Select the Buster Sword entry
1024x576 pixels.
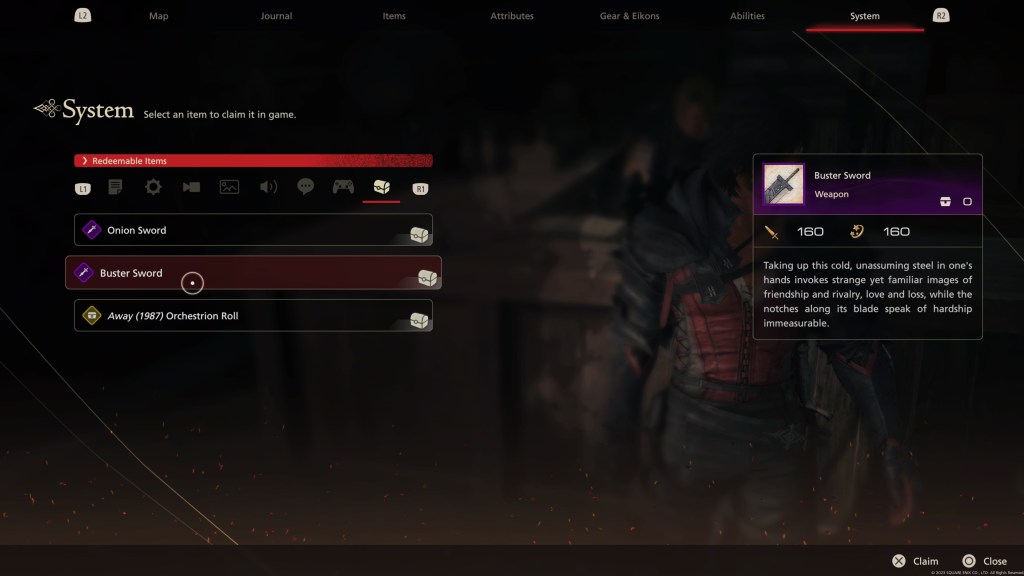tap(253, 273)
